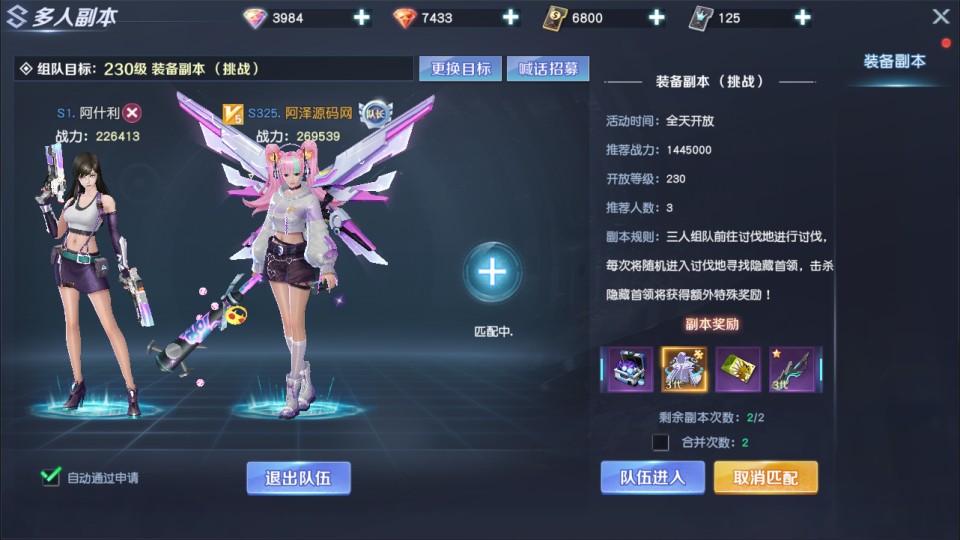Toggle 自动通过申请 auto-approve checkbox
The width and height of the screenshot is (960, 540).
[x=51, y=477]
